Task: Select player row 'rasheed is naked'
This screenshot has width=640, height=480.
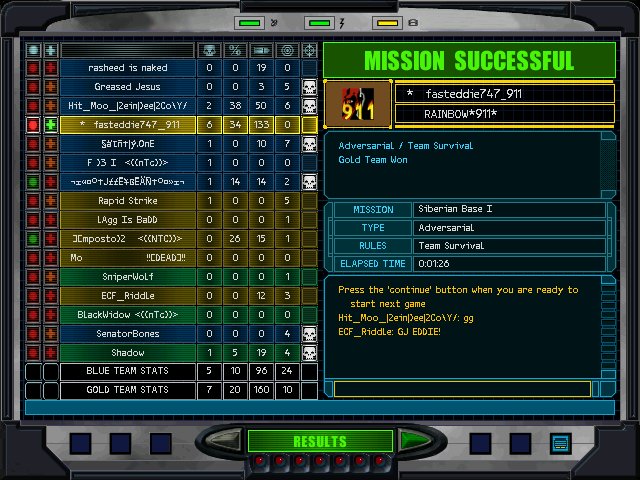Action: pos(128,68)
